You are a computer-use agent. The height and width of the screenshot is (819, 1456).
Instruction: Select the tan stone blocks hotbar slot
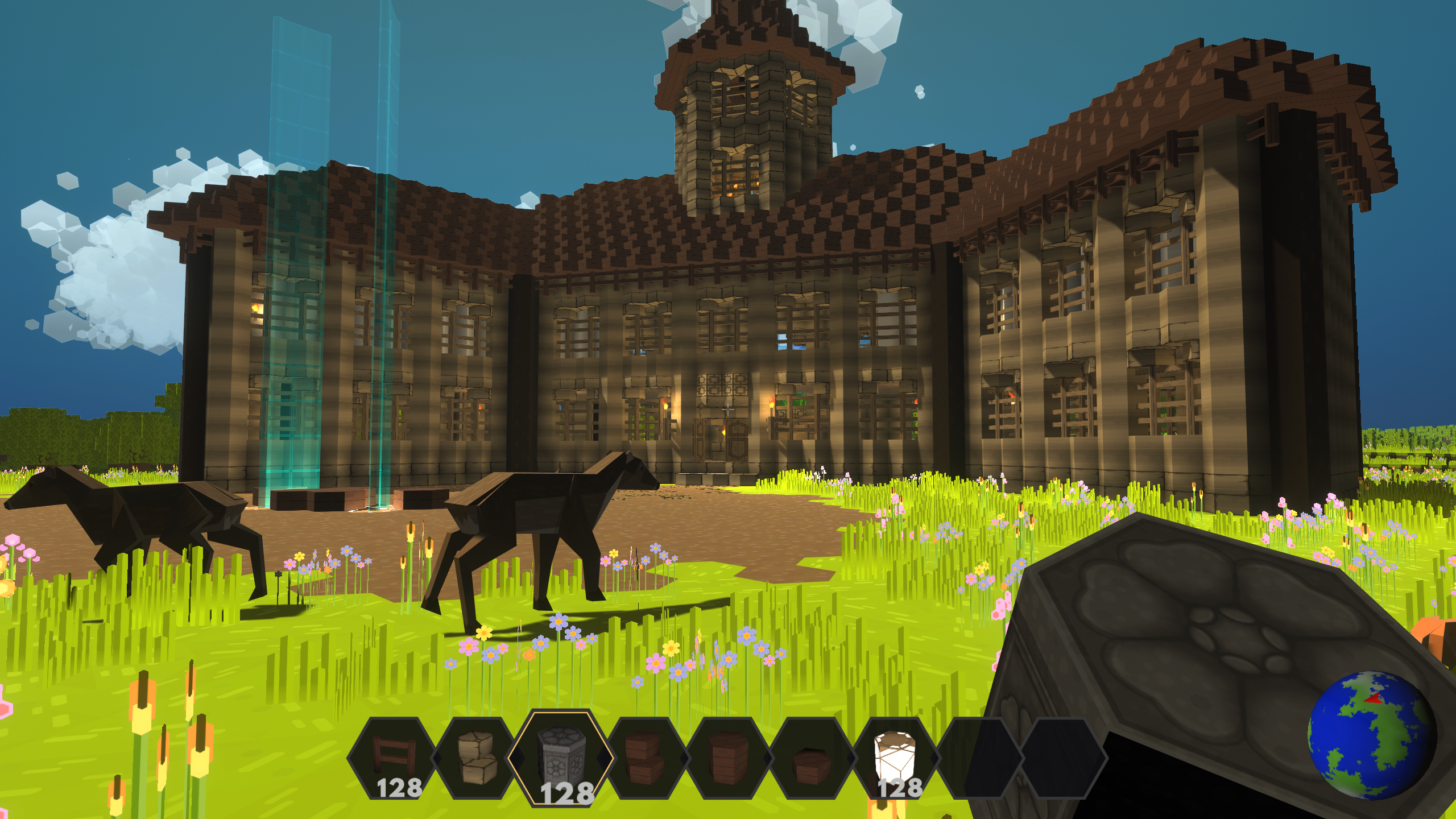click(x=478, y=756)
